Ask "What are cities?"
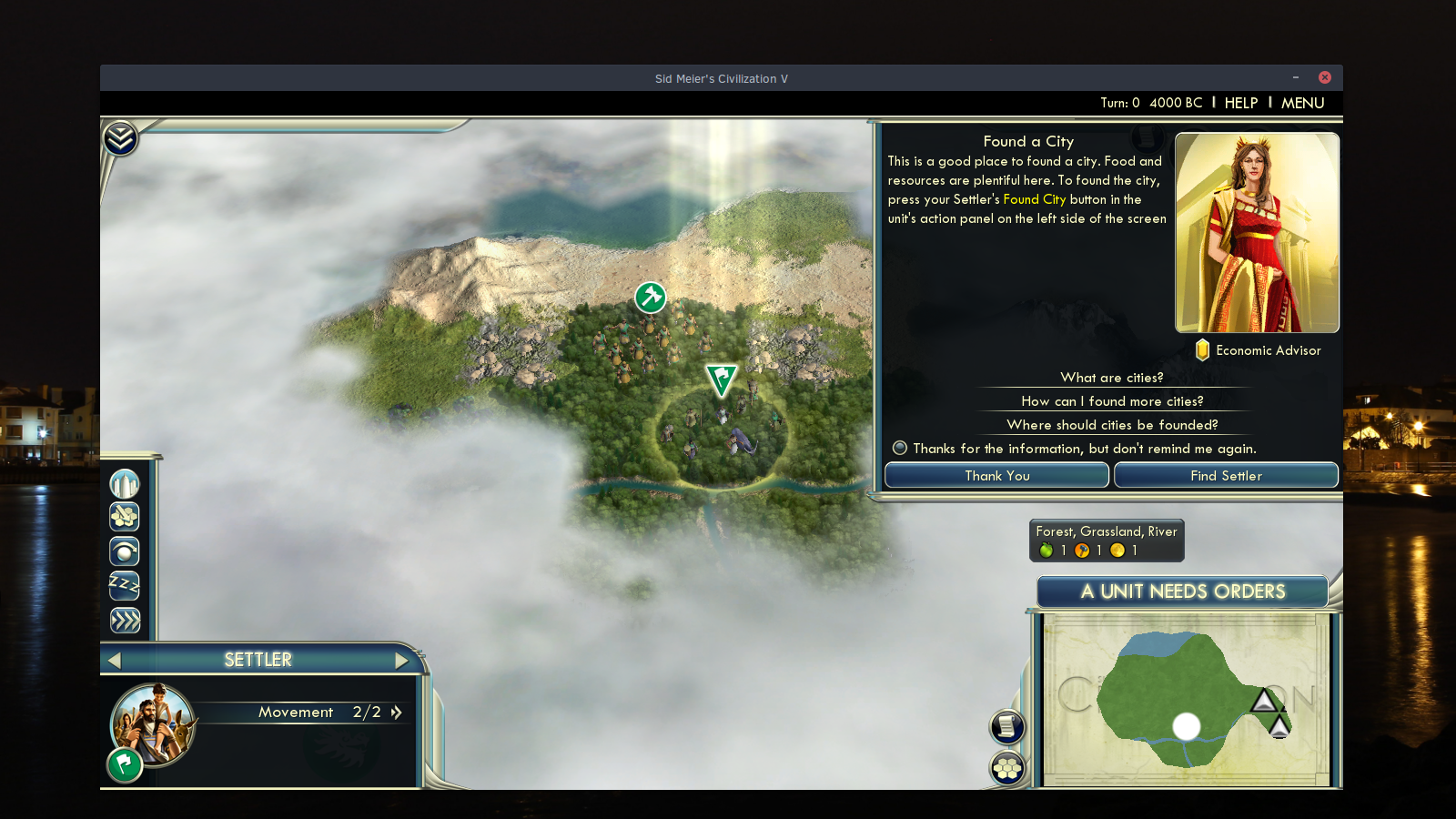1456x819 pixels. (x=1111, y=378)
